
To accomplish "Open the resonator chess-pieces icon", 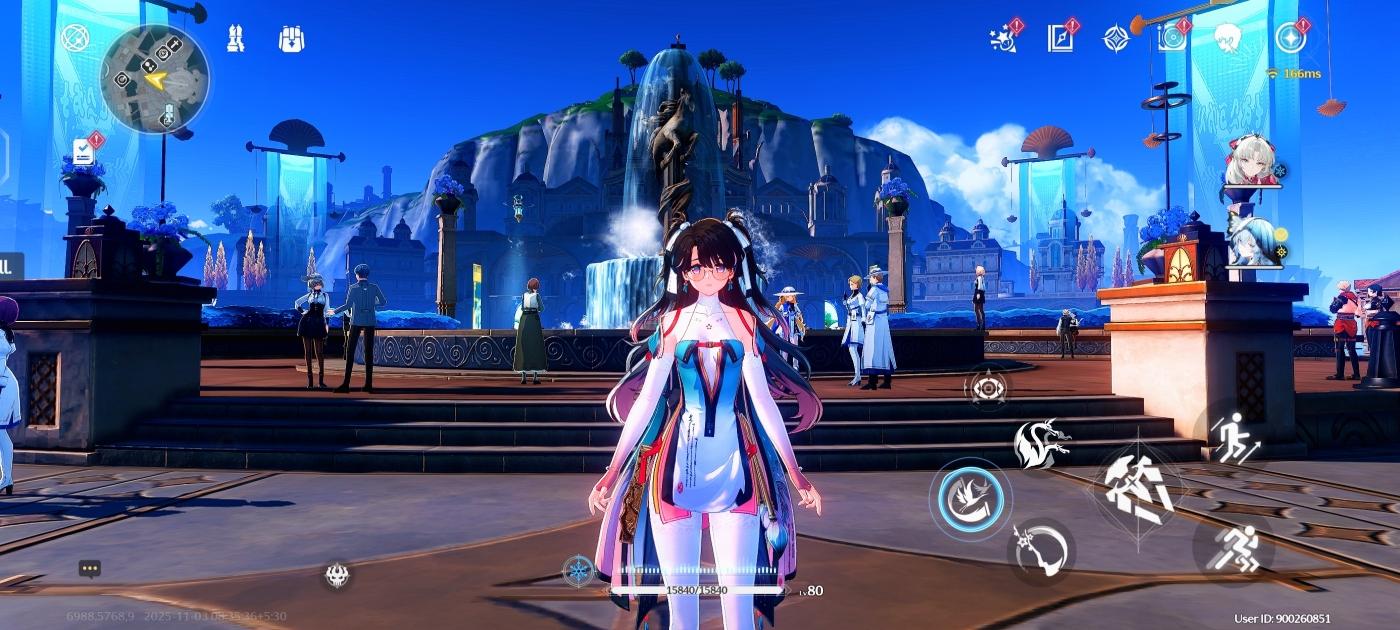I will 235,39.
